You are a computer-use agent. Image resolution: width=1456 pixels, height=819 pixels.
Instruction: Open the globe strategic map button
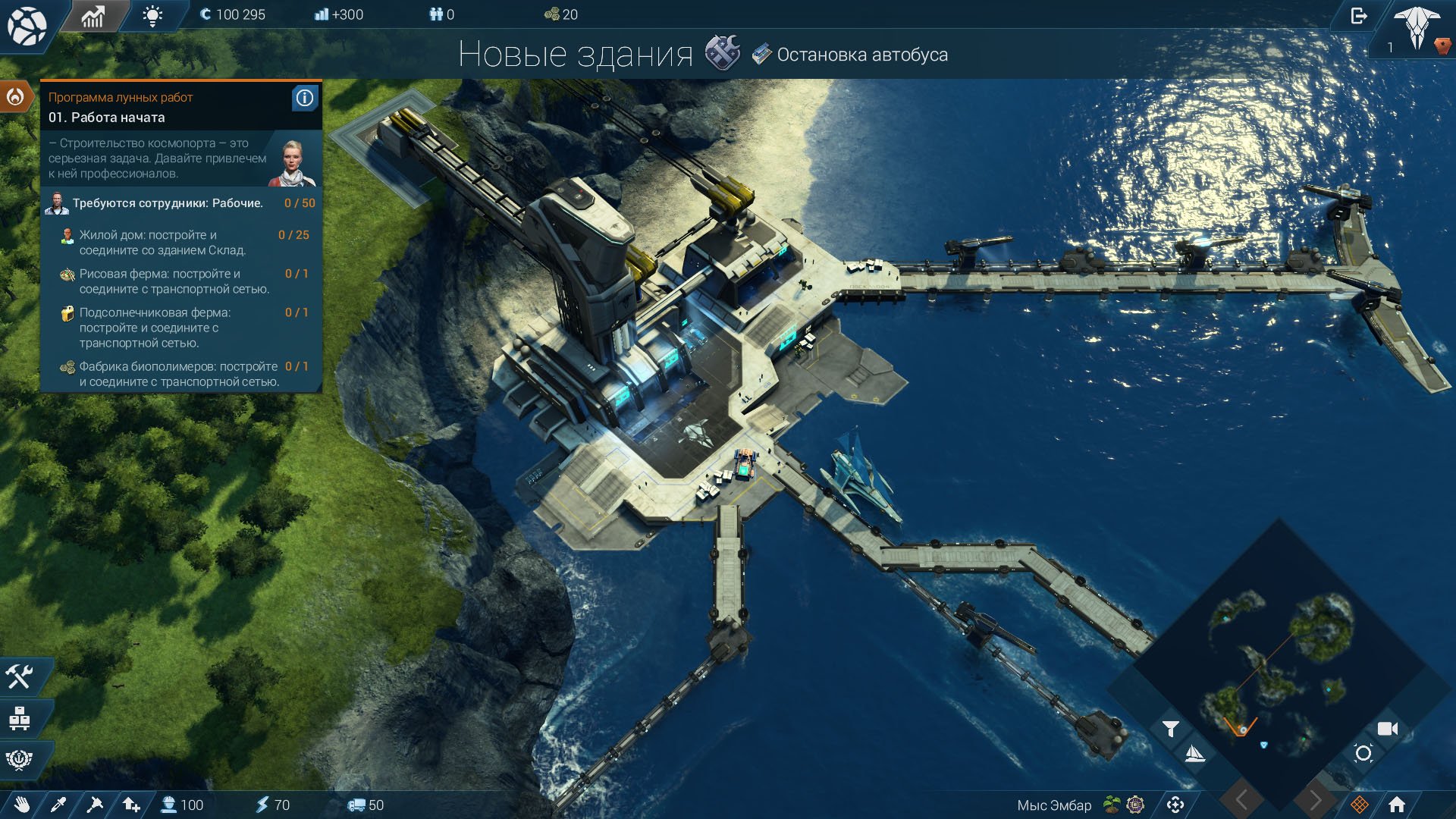(27, 26)
